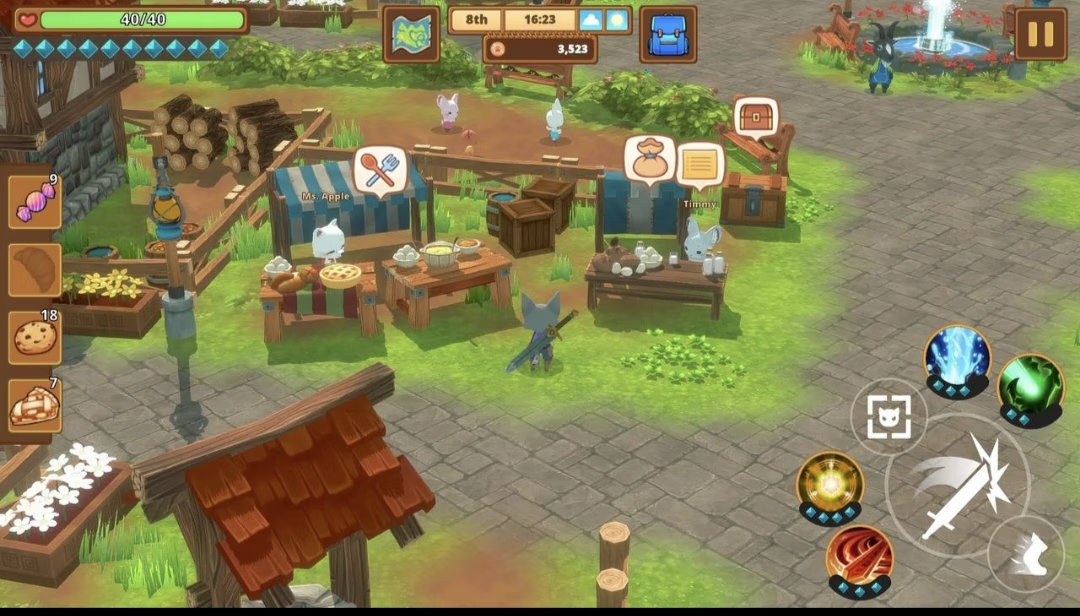
Task: Open Timmy's quest note bubble
Action: pyautogui.click(x=700, y=164)
